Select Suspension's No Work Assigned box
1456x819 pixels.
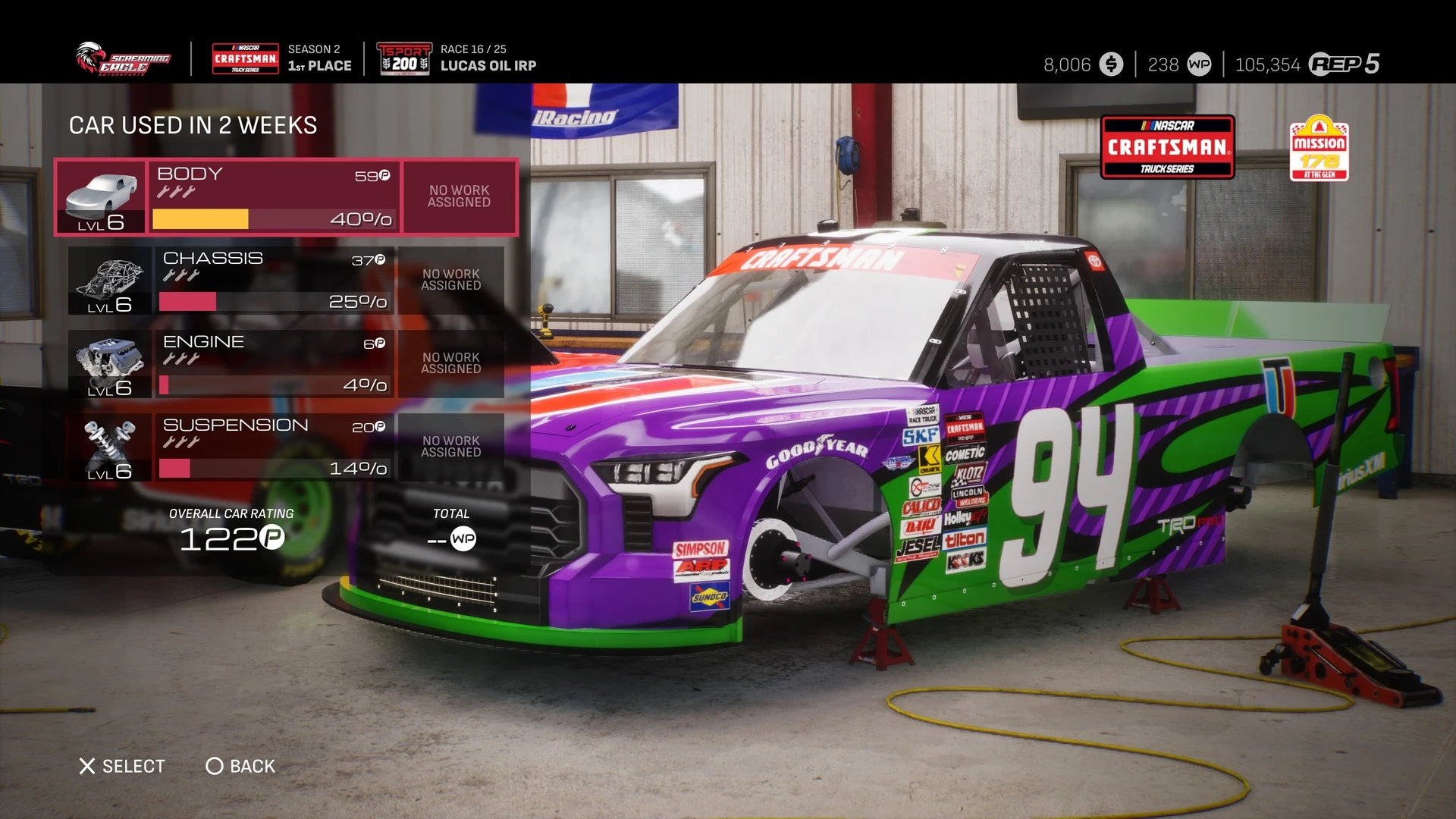tap(451, 447)
